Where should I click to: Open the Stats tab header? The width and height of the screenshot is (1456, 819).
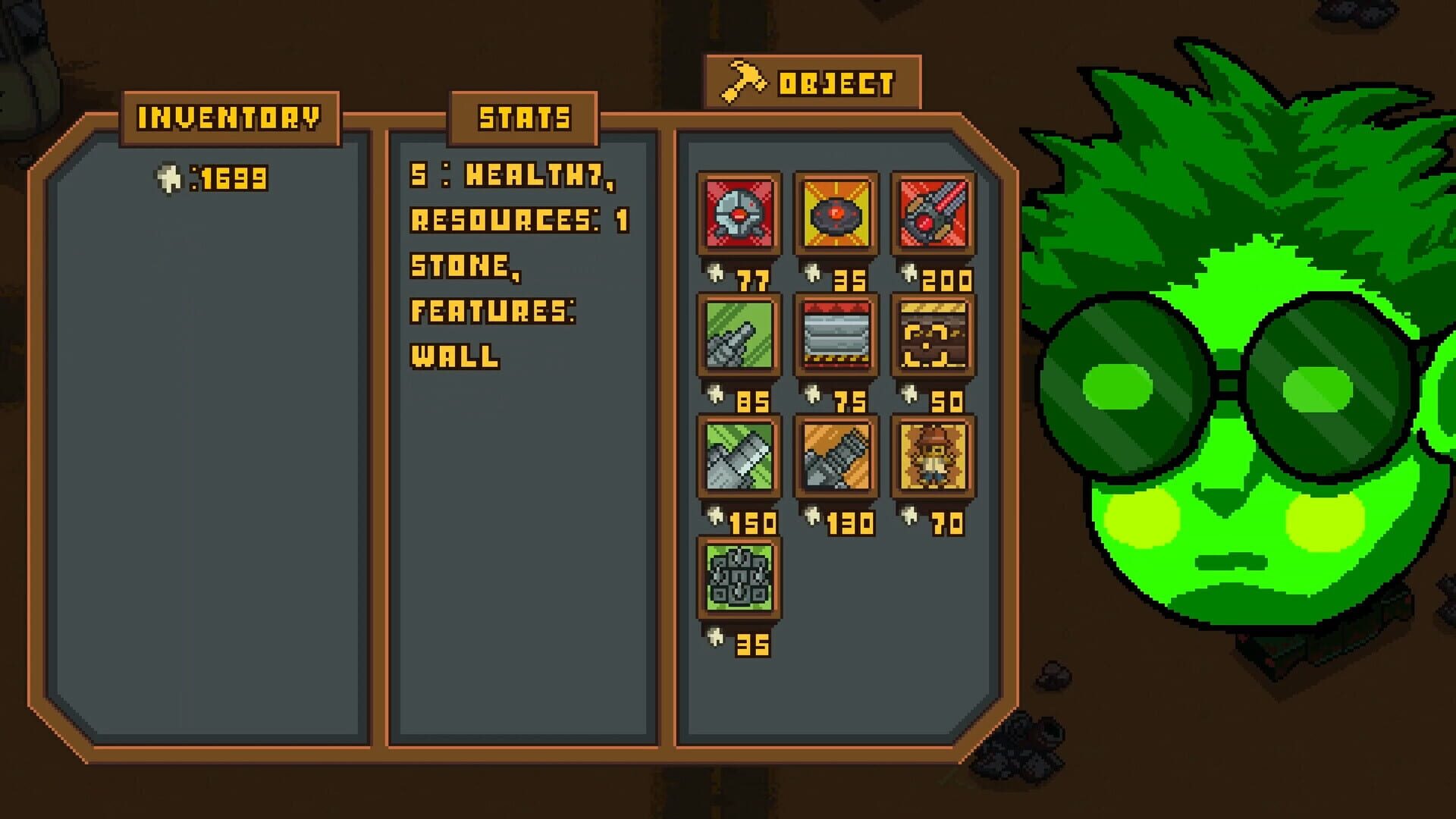click(525, 117)
